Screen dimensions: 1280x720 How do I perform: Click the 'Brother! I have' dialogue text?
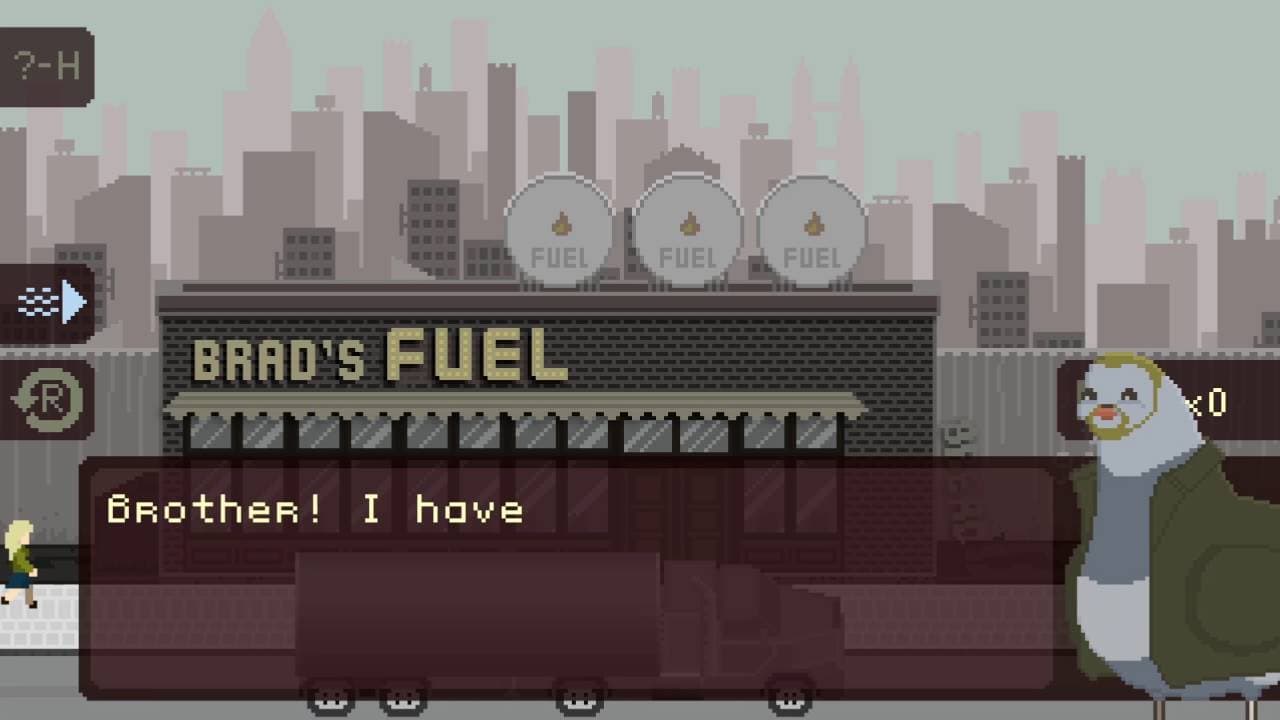pyautogui.click(x=315, y=508)
